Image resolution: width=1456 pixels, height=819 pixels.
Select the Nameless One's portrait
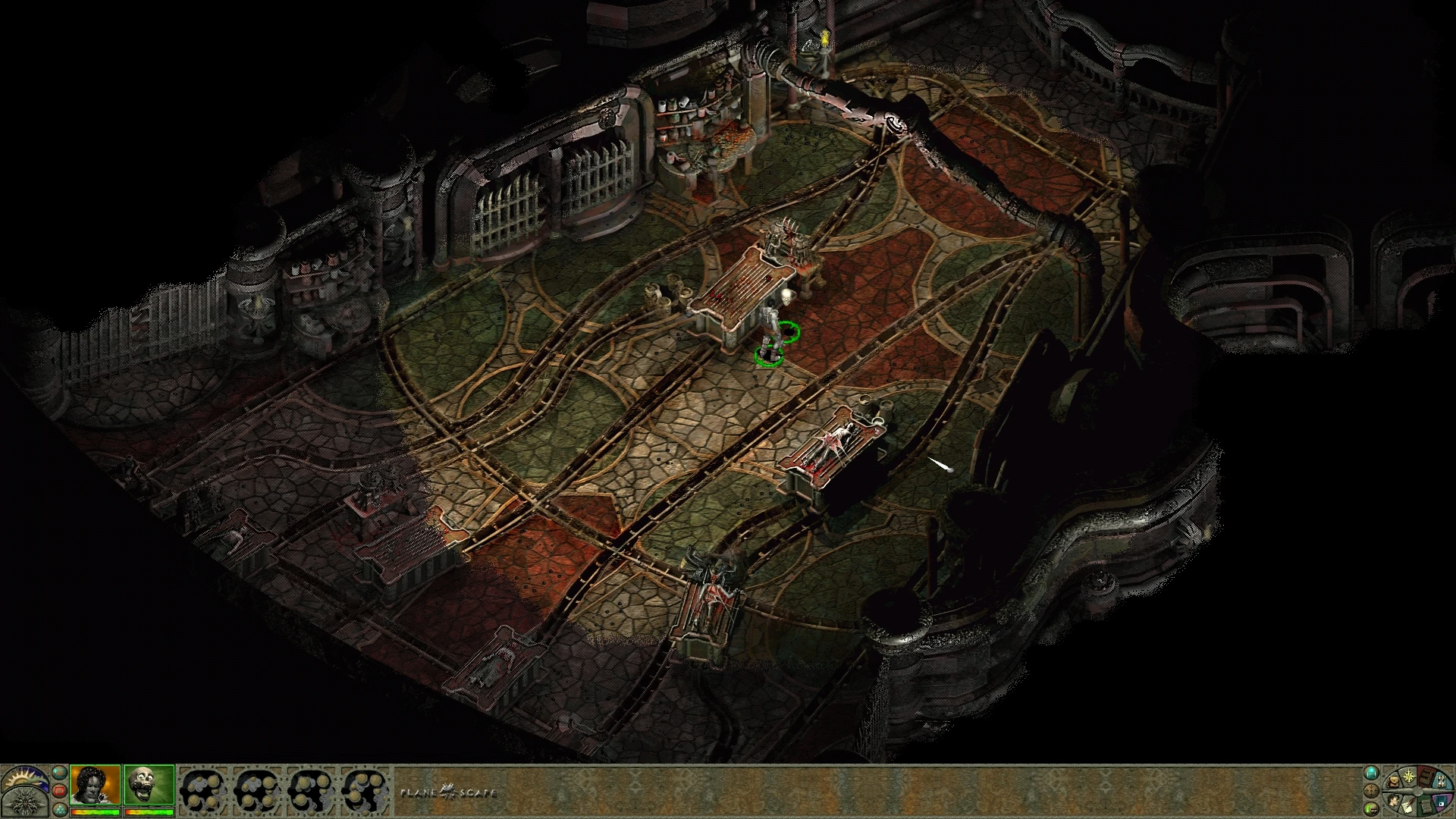click(95, 783)
